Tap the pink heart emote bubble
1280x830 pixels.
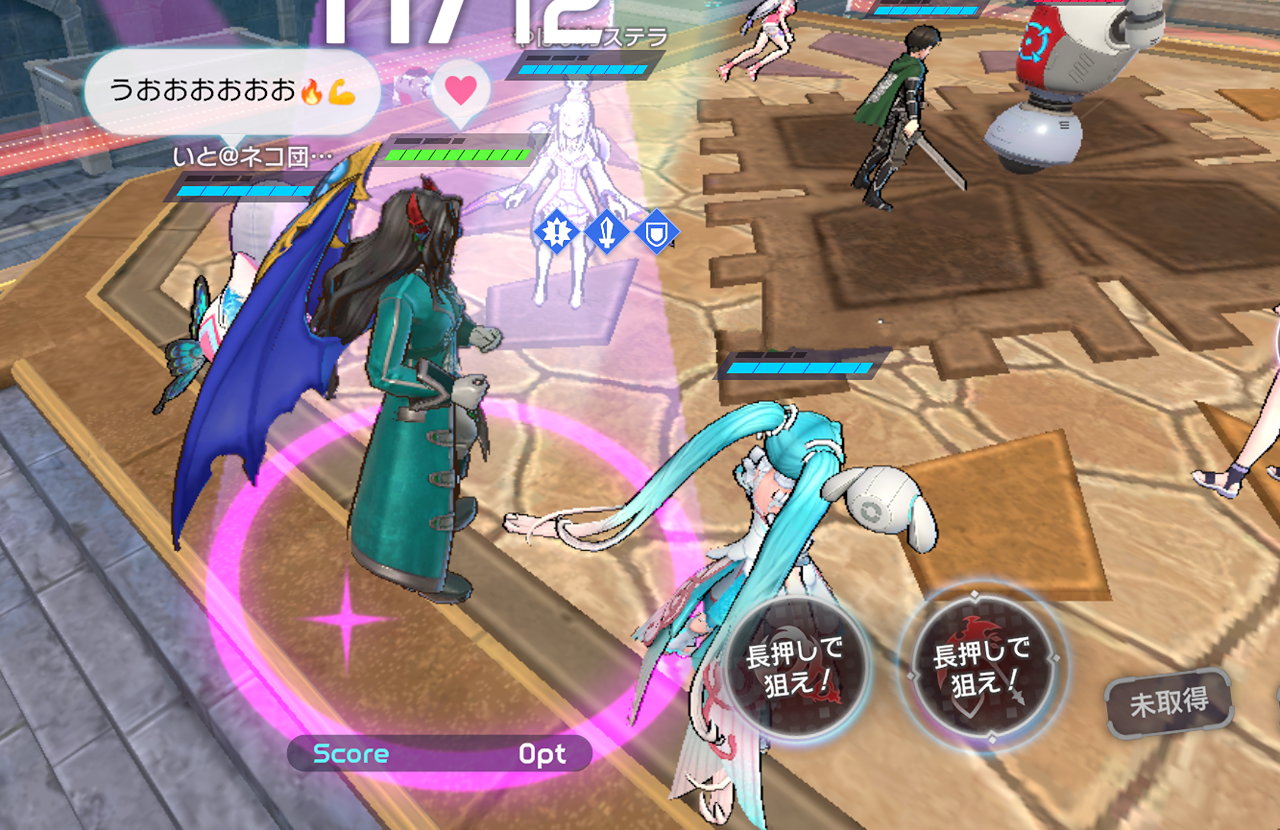pos(460,91)
